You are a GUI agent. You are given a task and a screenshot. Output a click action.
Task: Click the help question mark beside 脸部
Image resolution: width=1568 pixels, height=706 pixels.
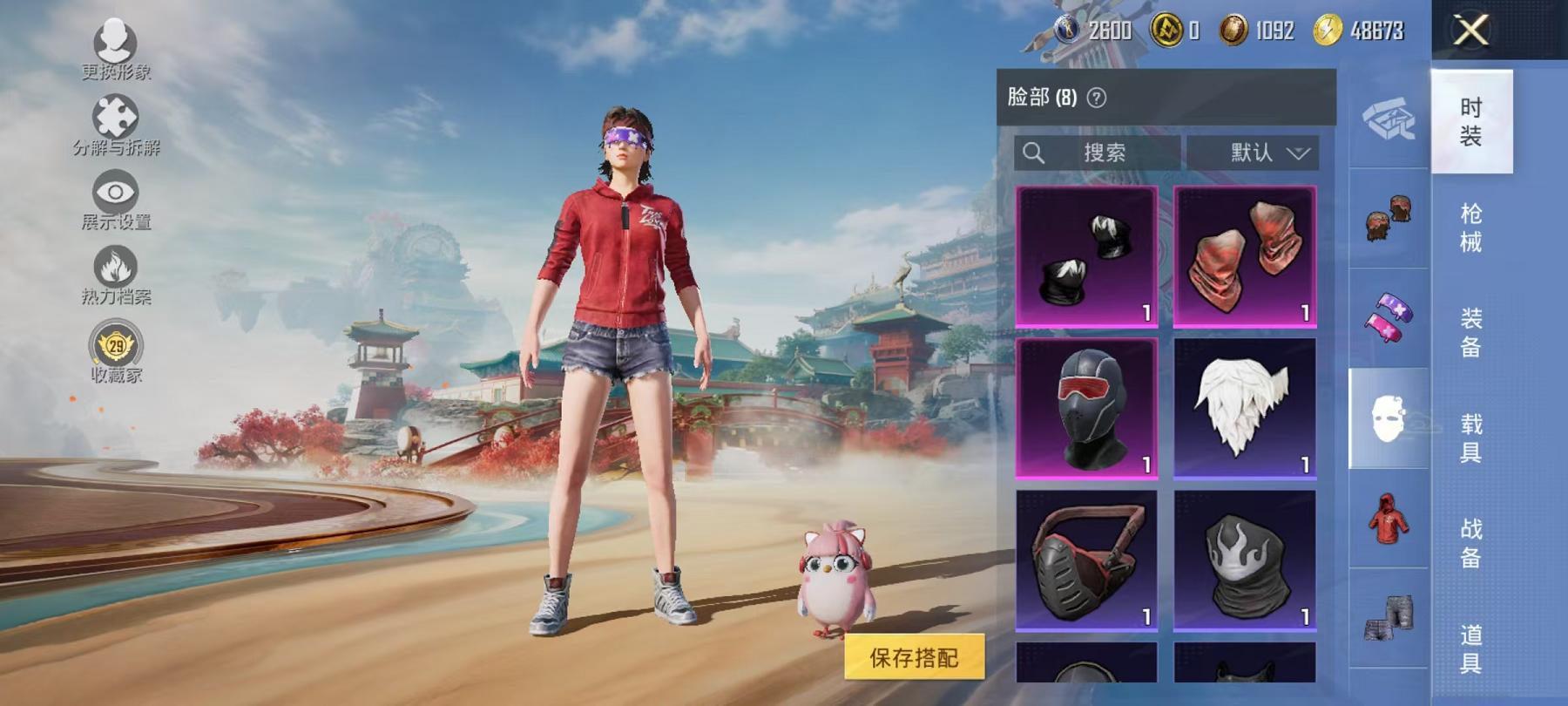point(1098,98)
